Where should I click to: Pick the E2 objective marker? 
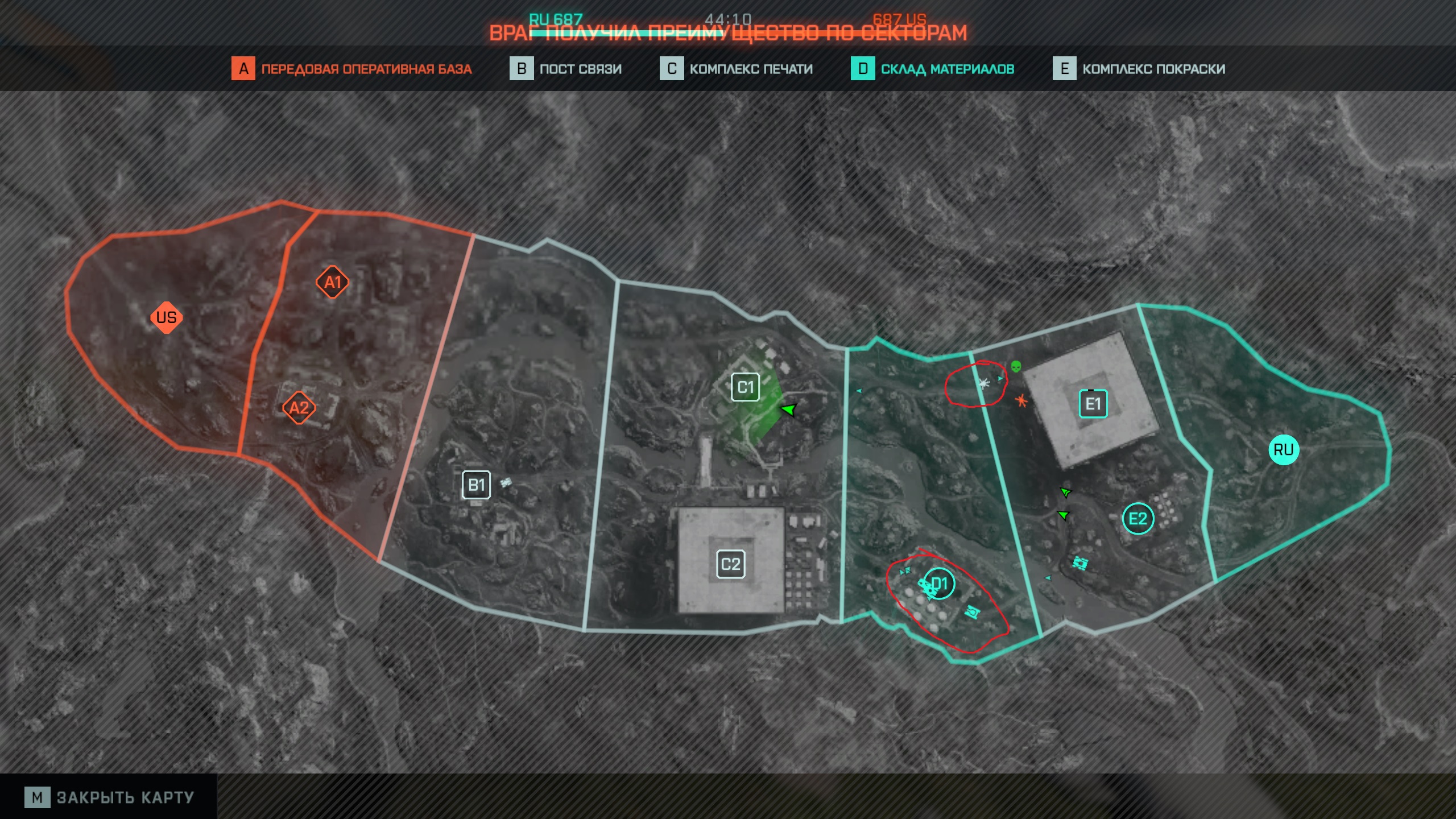click(1137, 519)
